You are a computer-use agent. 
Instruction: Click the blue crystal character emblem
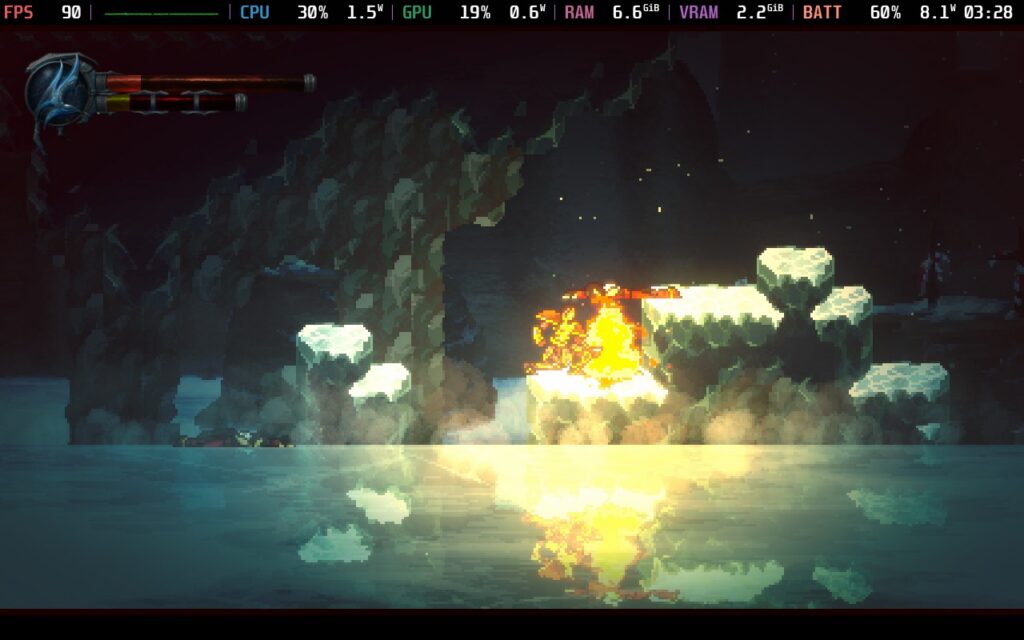pyautogui.click(x=62, y=89)
